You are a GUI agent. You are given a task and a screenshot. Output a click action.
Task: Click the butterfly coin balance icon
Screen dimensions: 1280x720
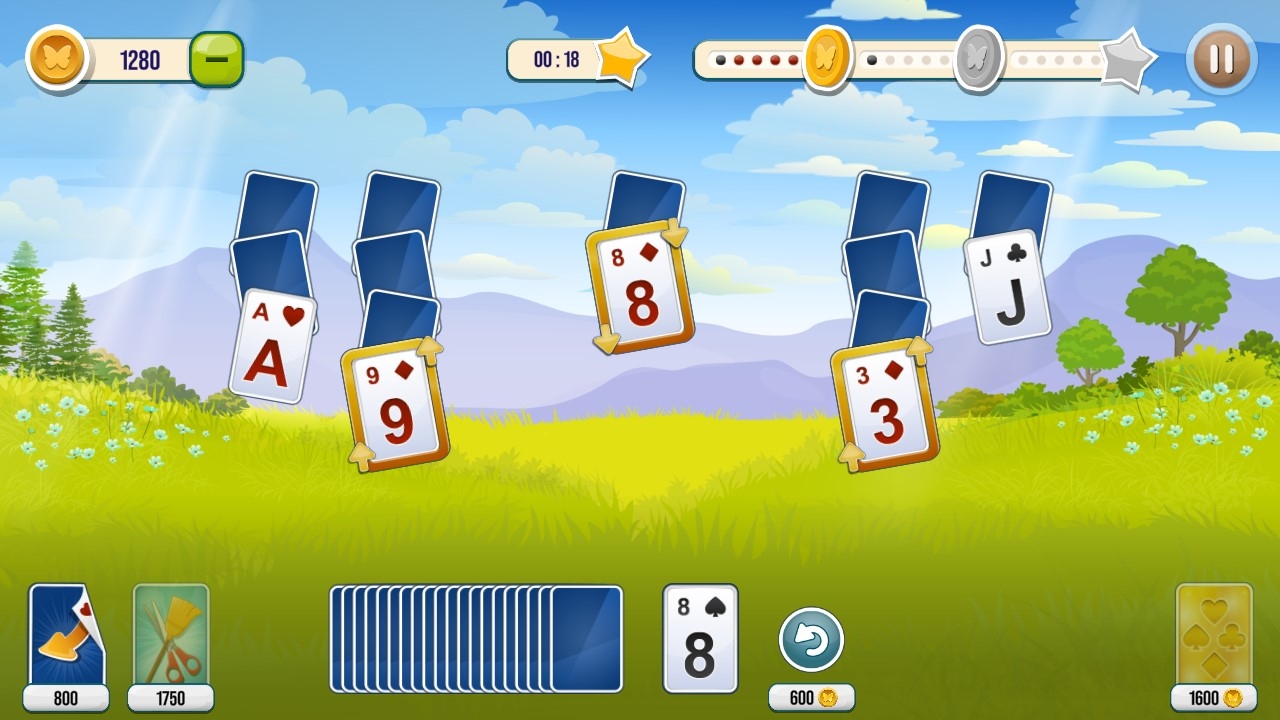click(57, 60)
